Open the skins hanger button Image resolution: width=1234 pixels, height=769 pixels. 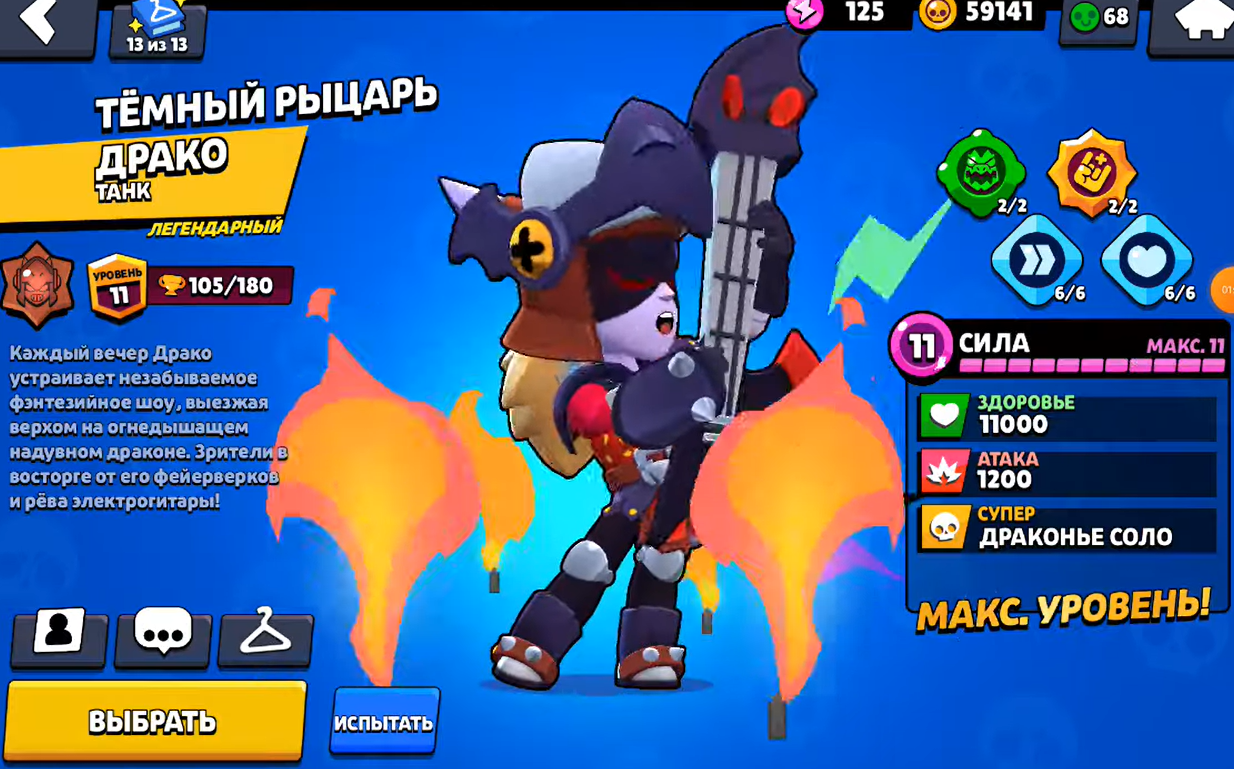pyautogui.click(x=265, y=634)
